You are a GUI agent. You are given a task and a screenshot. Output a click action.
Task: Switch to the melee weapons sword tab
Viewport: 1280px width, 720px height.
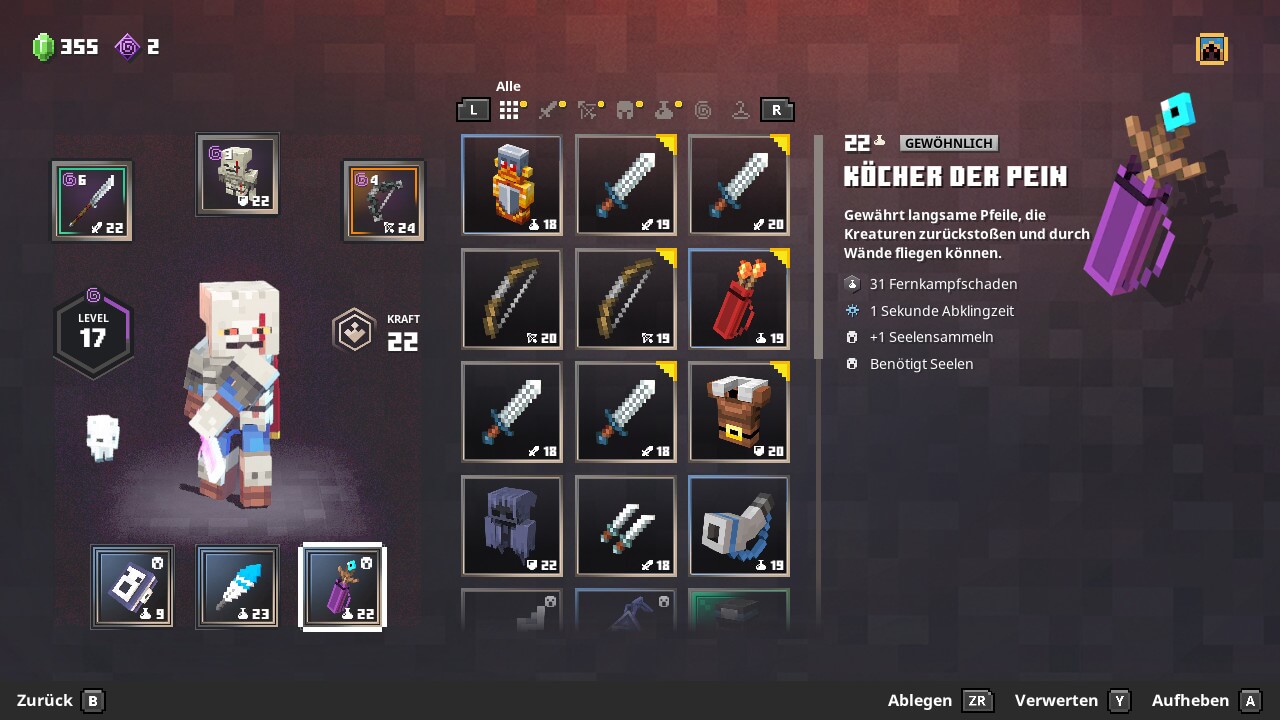tap(550, 110)
